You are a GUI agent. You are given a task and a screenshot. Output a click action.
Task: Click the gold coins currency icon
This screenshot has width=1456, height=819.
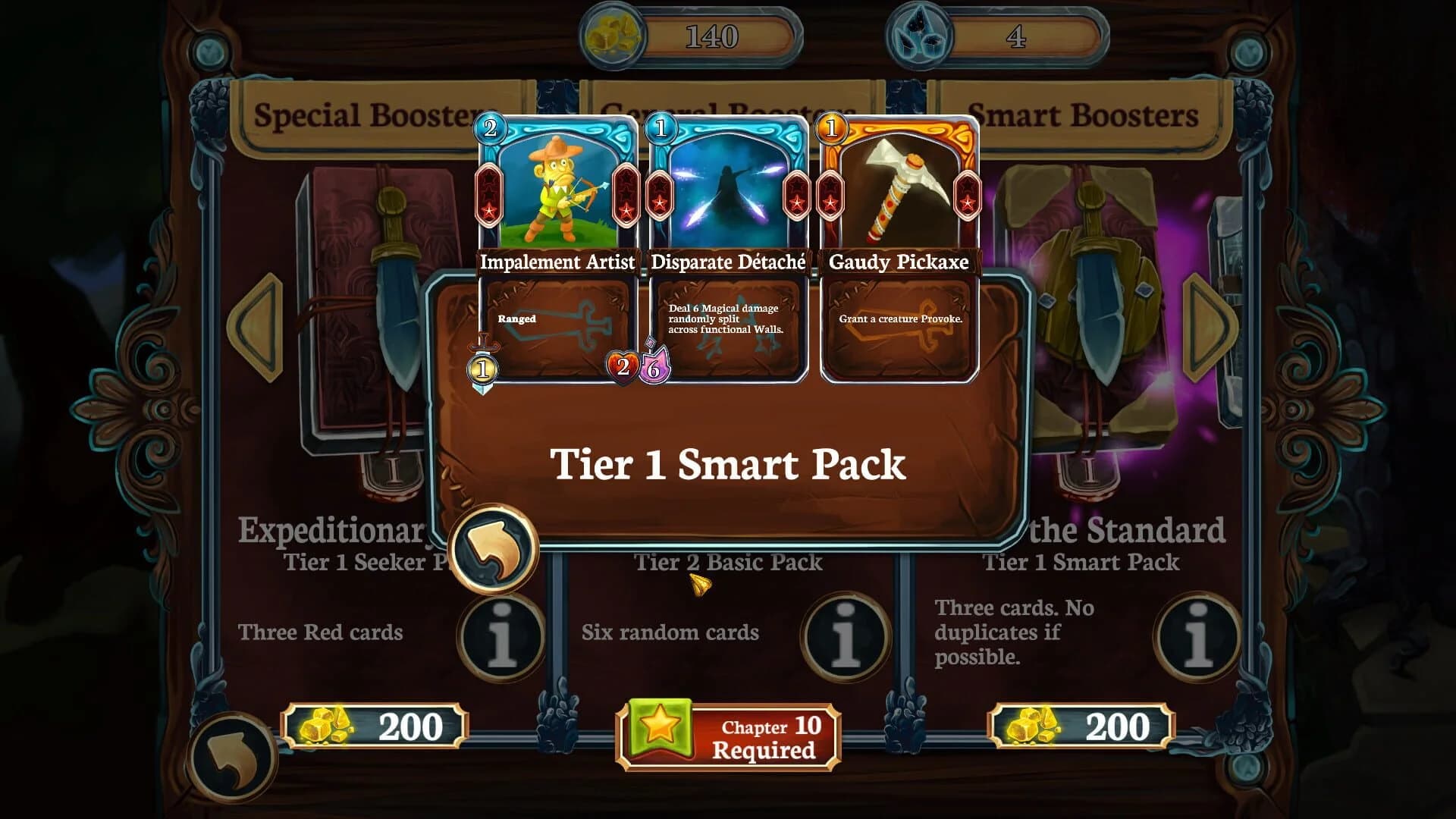click(614, 34)
